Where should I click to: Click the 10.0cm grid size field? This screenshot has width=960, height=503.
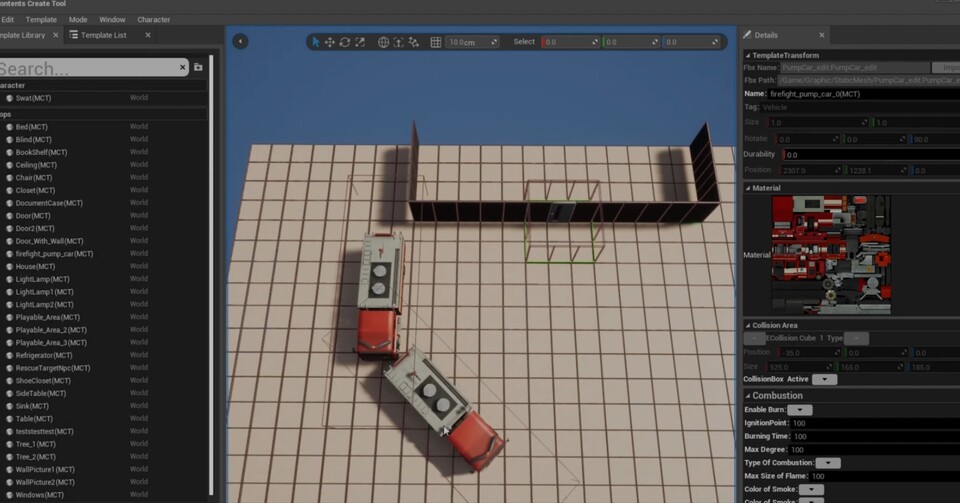[472, 42]
